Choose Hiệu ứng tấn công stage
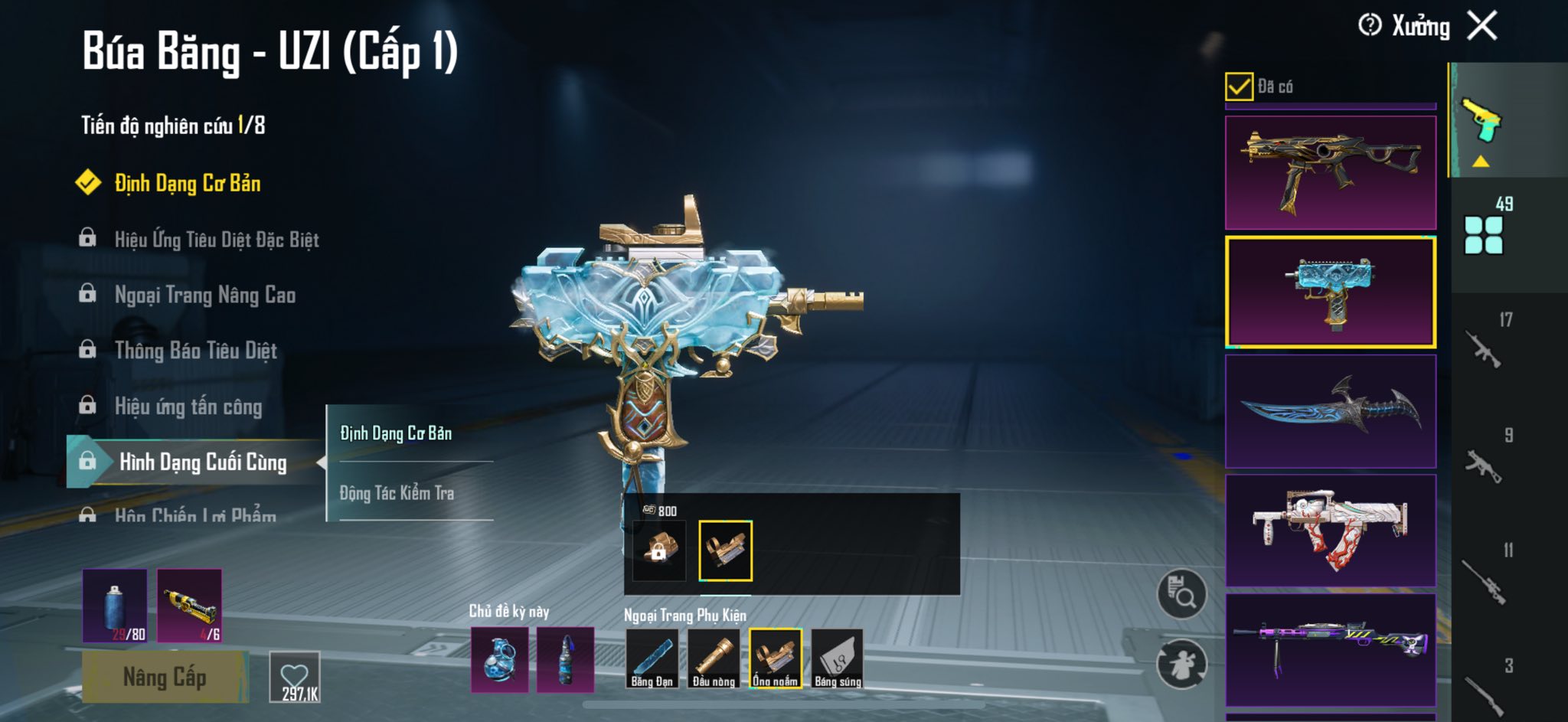The image size is (1568, 722). tap(188, 407)
